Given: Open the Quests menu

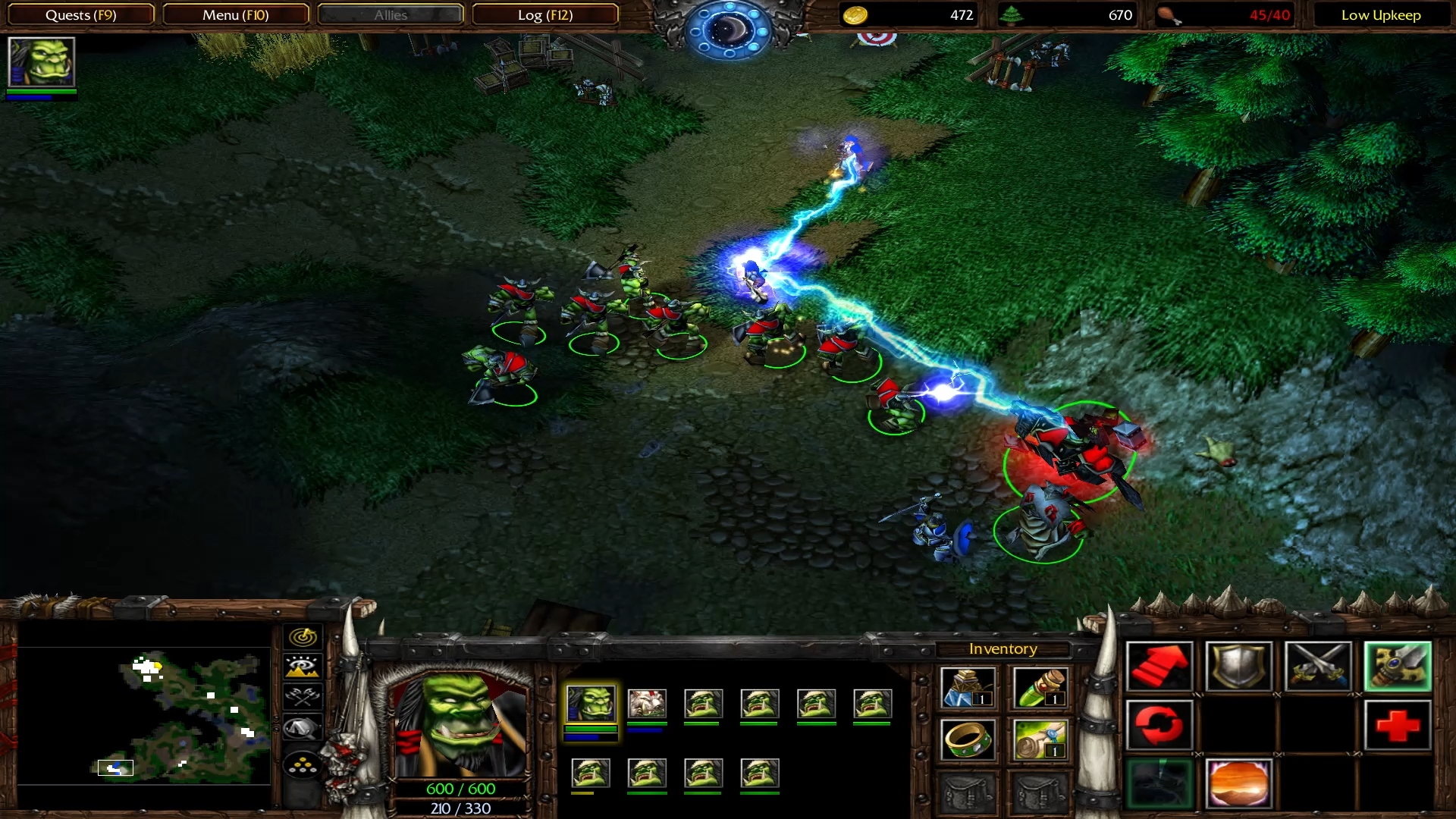Looking at the screenshot, I should 80,15.
